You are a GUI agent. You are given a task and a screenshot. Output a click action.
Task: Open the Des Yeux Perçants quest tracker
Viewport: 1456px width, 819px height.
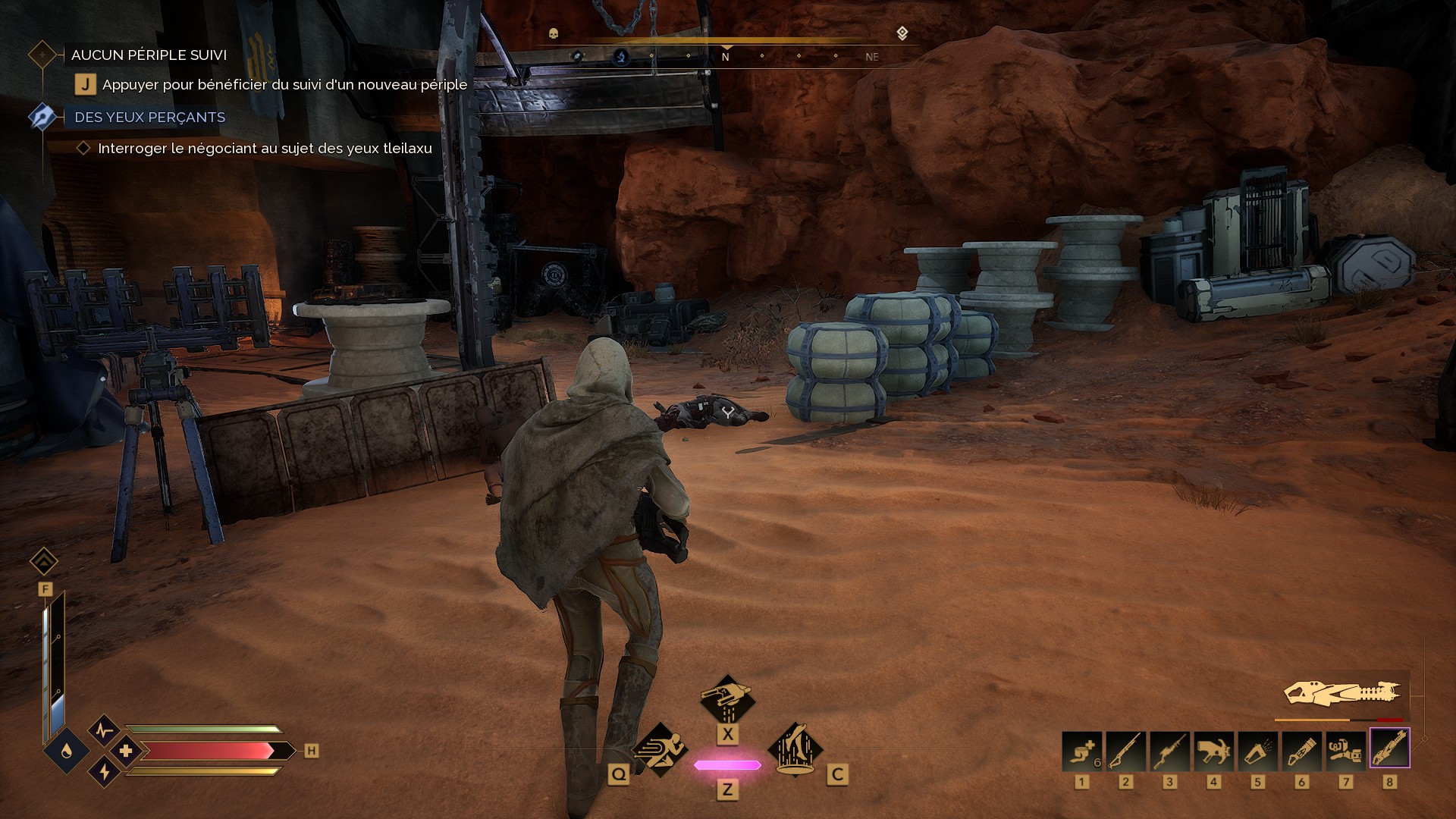149,118
